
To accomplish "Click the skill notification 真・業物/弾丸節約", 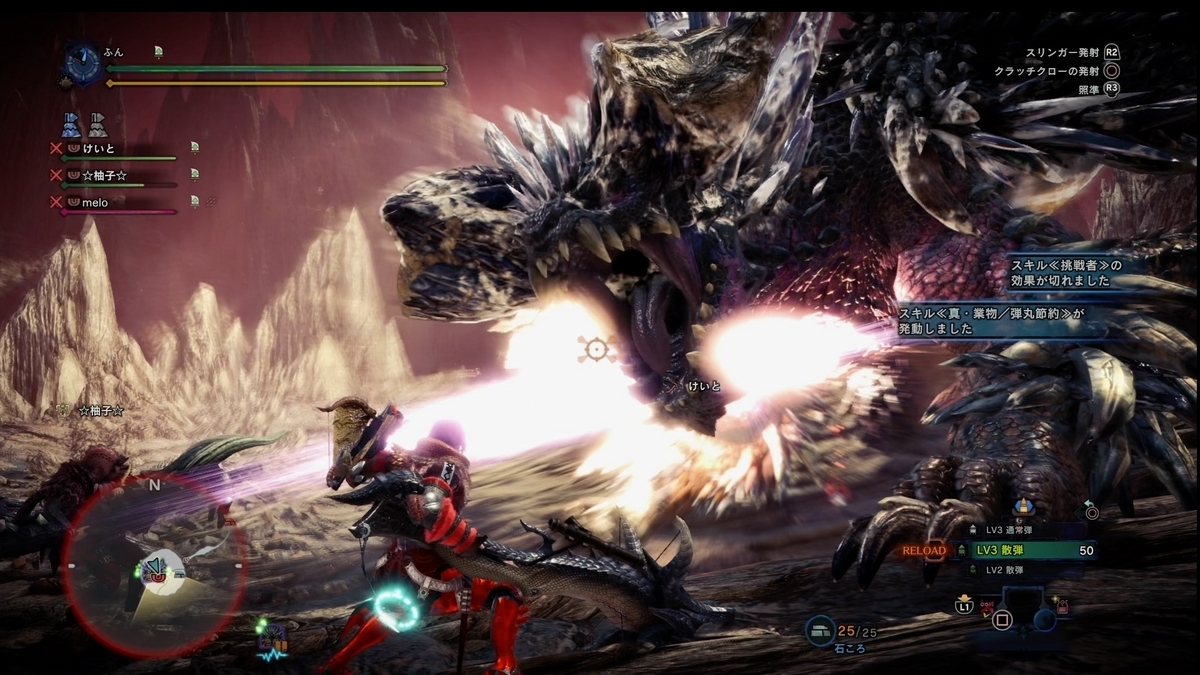I will pyautogui.click(x=990, y=321).
